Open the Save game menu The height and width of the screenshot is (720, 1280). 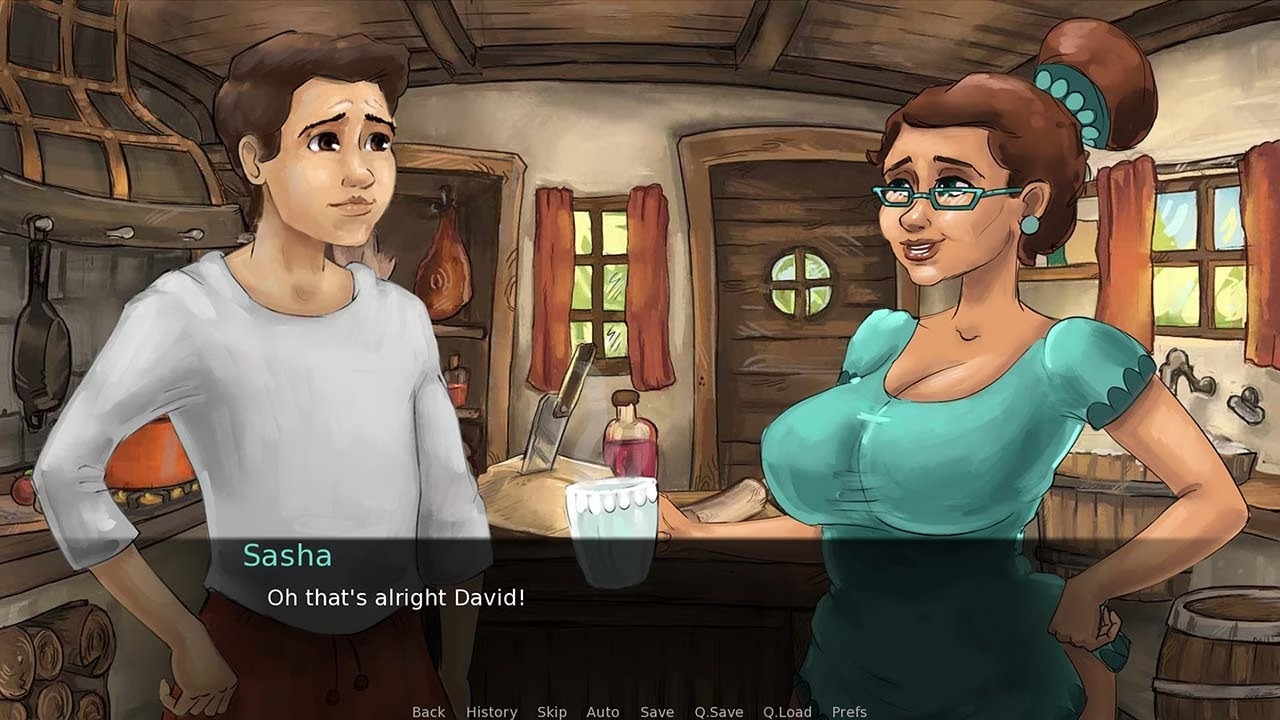point(657,712)
